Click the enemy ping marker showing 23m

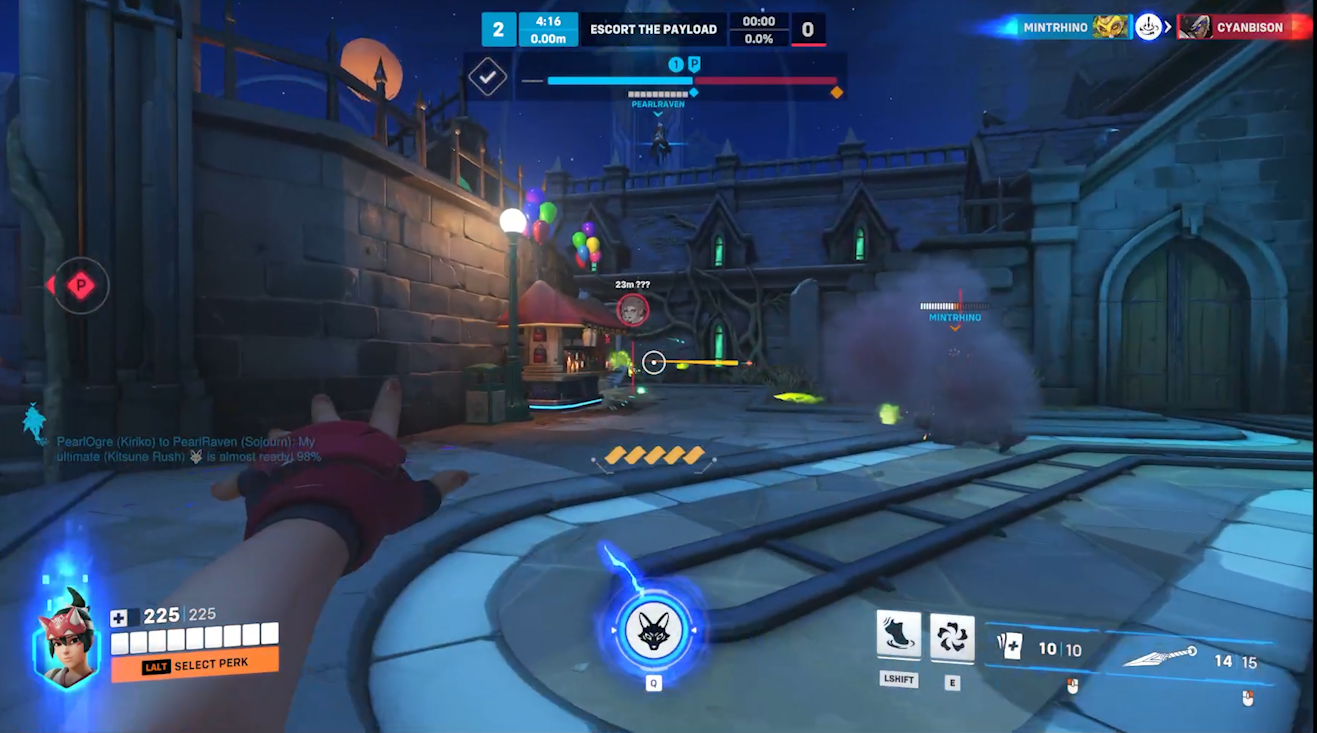tap(632, 310)
